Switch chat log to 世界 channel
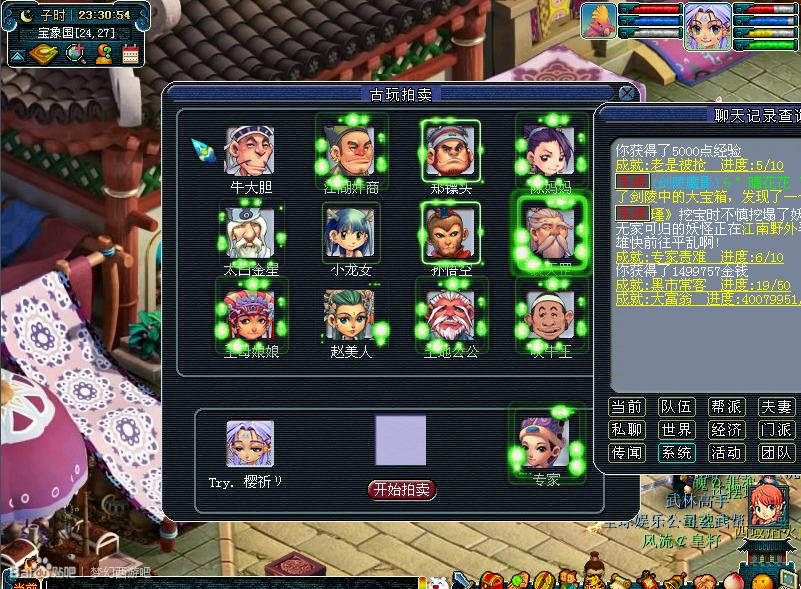The image size is (801, 589). pos(676,429)
